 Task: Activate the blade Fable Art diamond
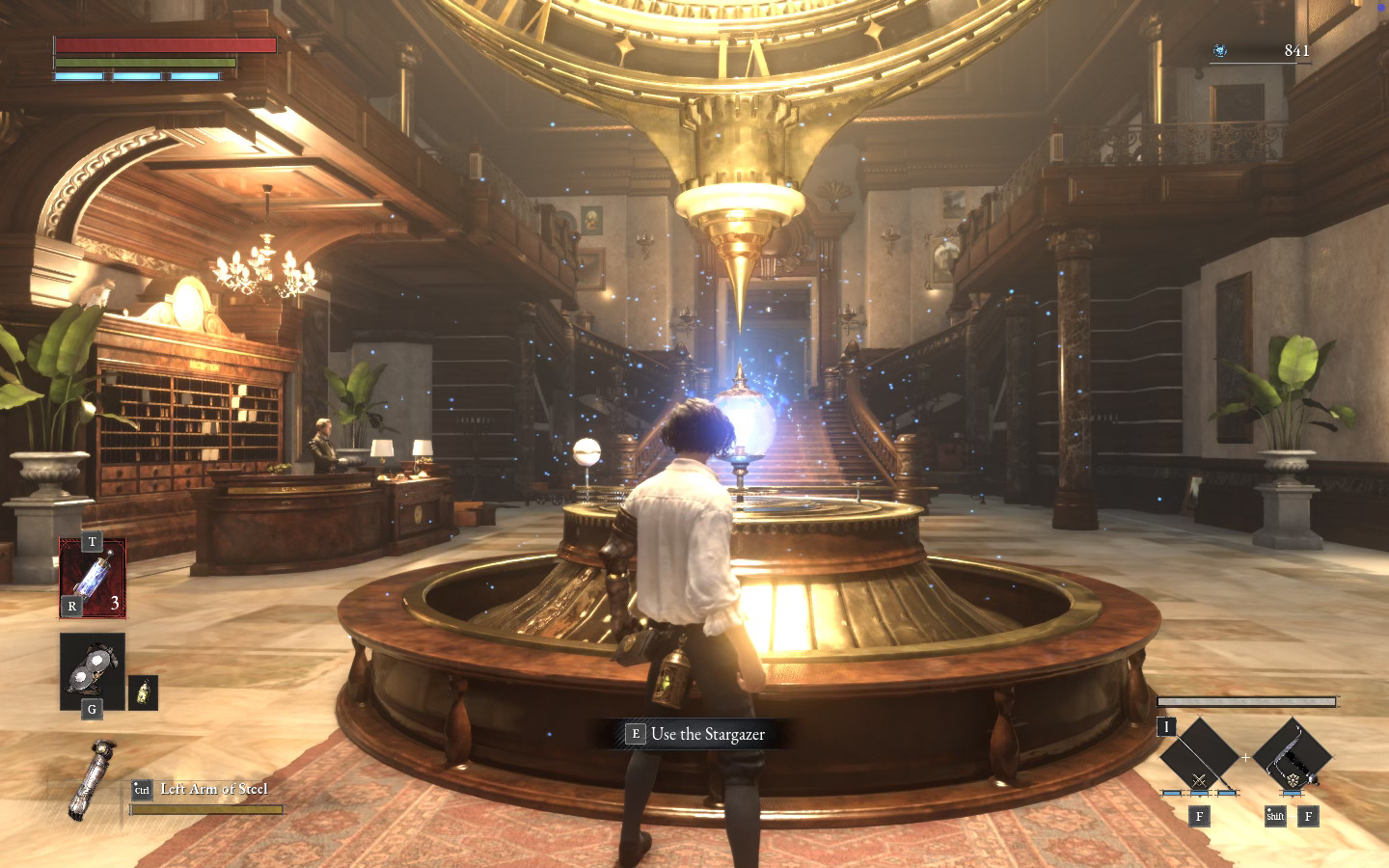click(1199, 756)
